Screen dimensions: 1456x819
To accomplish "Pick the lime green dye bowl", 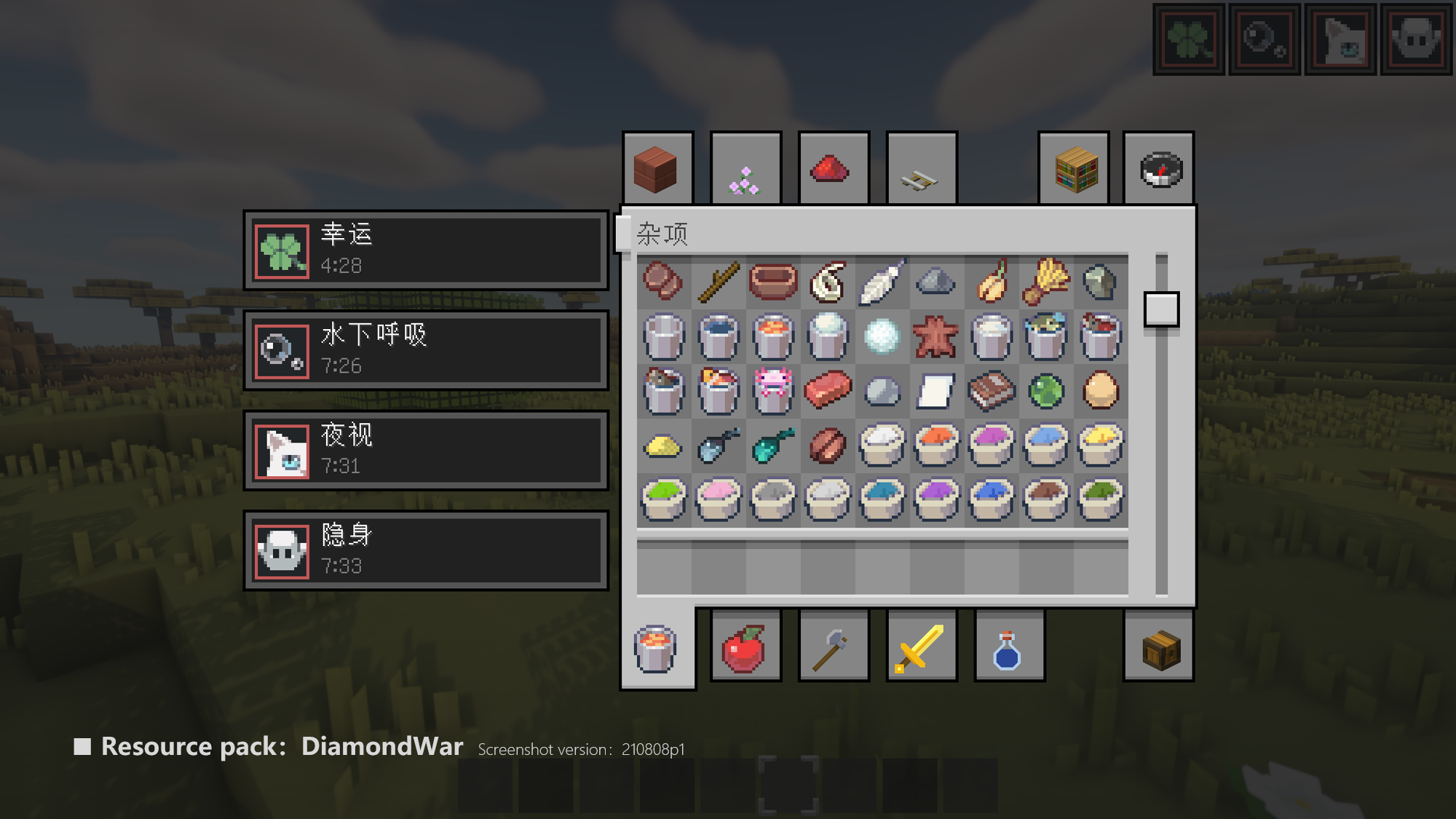I will tap(664, 499).
